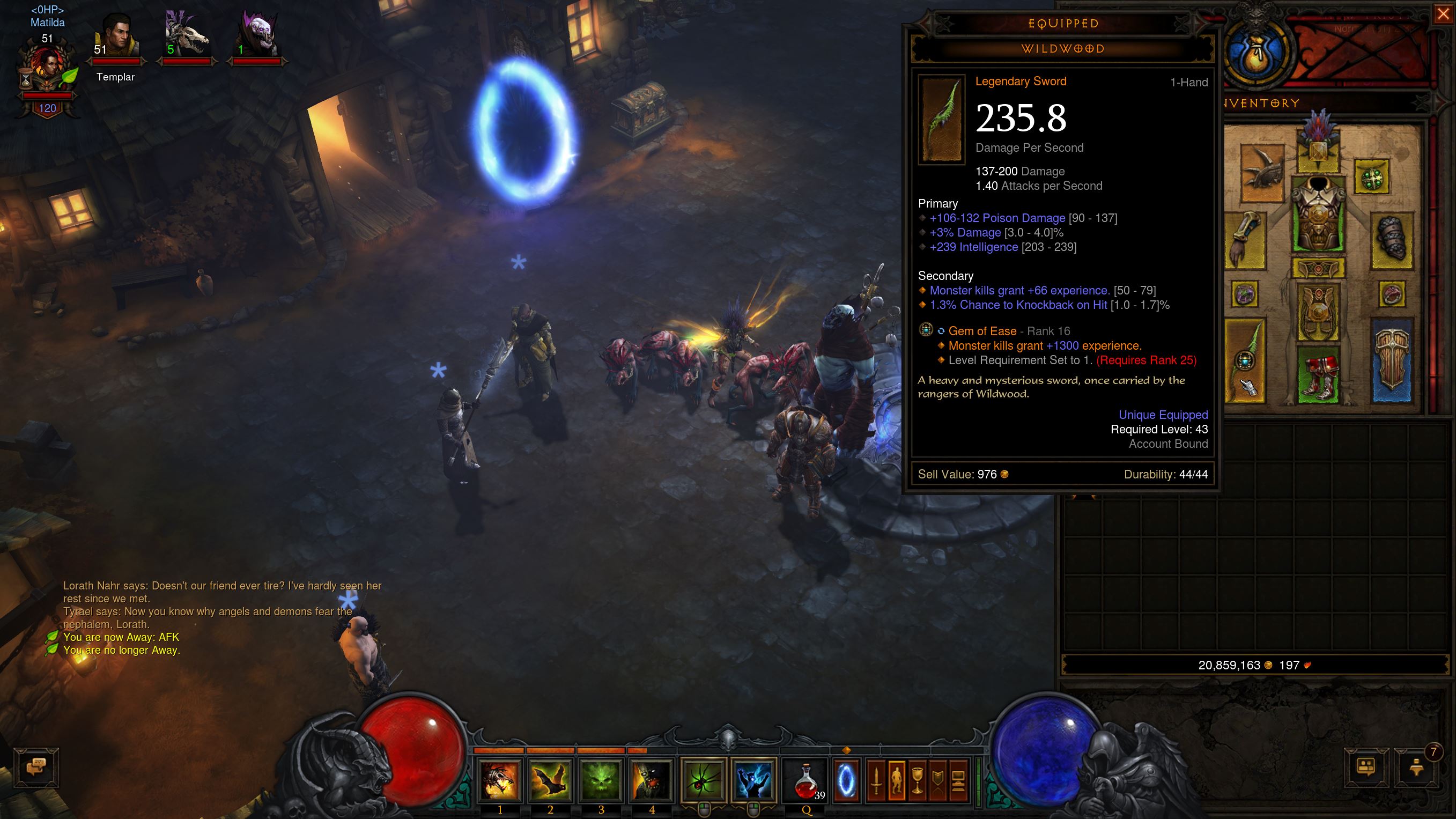Open the notifications button showing 7
The image size is (1456, 819).
pyautogui.click(x=1416, y=768)
